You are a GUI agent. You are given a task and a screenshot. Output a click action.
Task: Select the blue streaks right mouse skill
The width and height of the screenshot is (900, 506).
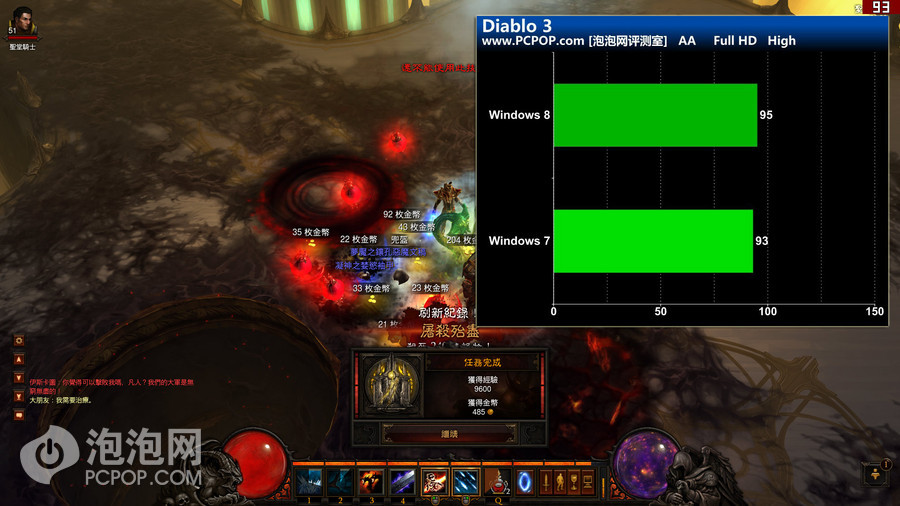465,482
